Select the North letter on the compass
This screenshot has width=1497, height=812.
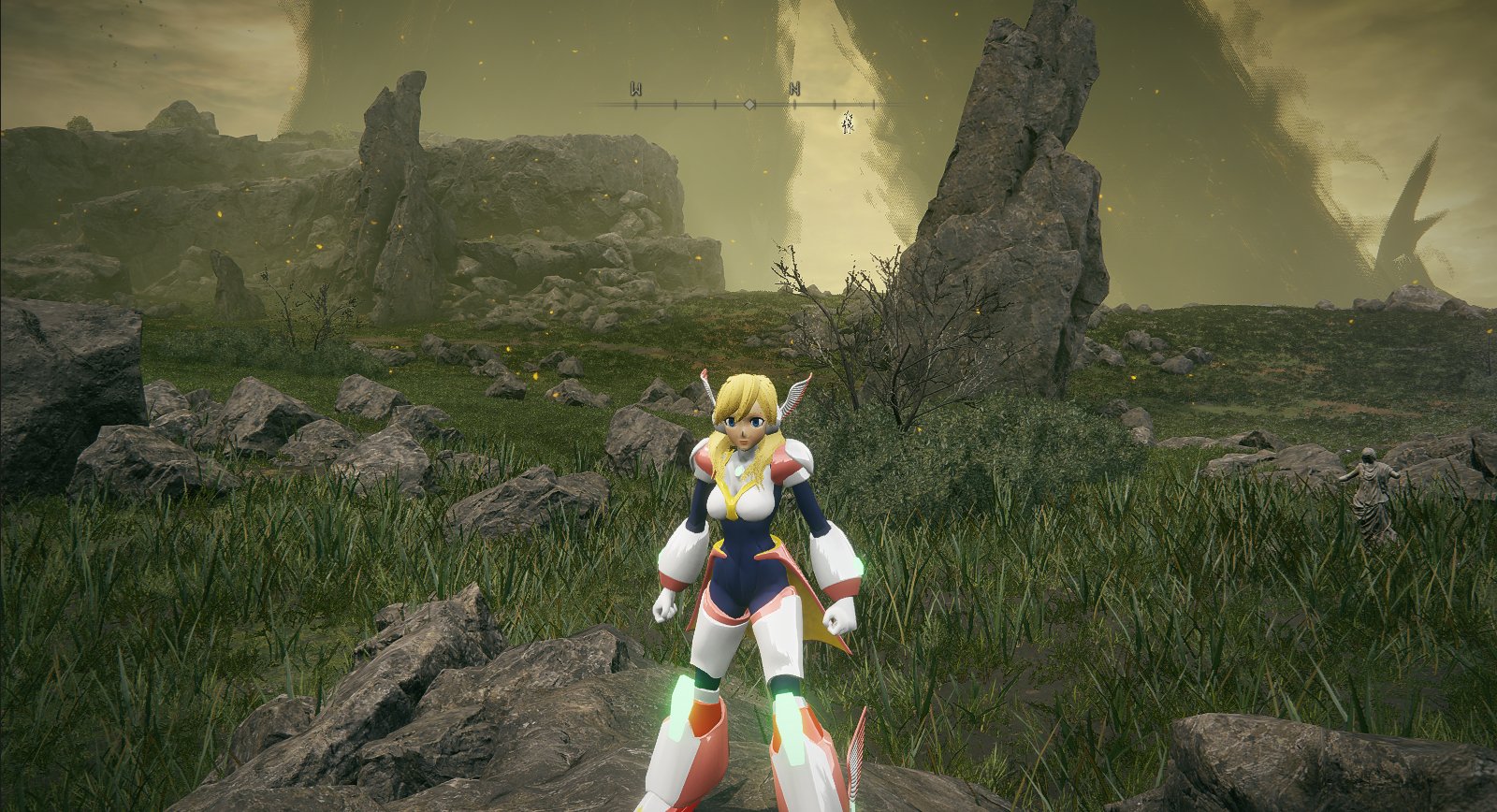794,90
